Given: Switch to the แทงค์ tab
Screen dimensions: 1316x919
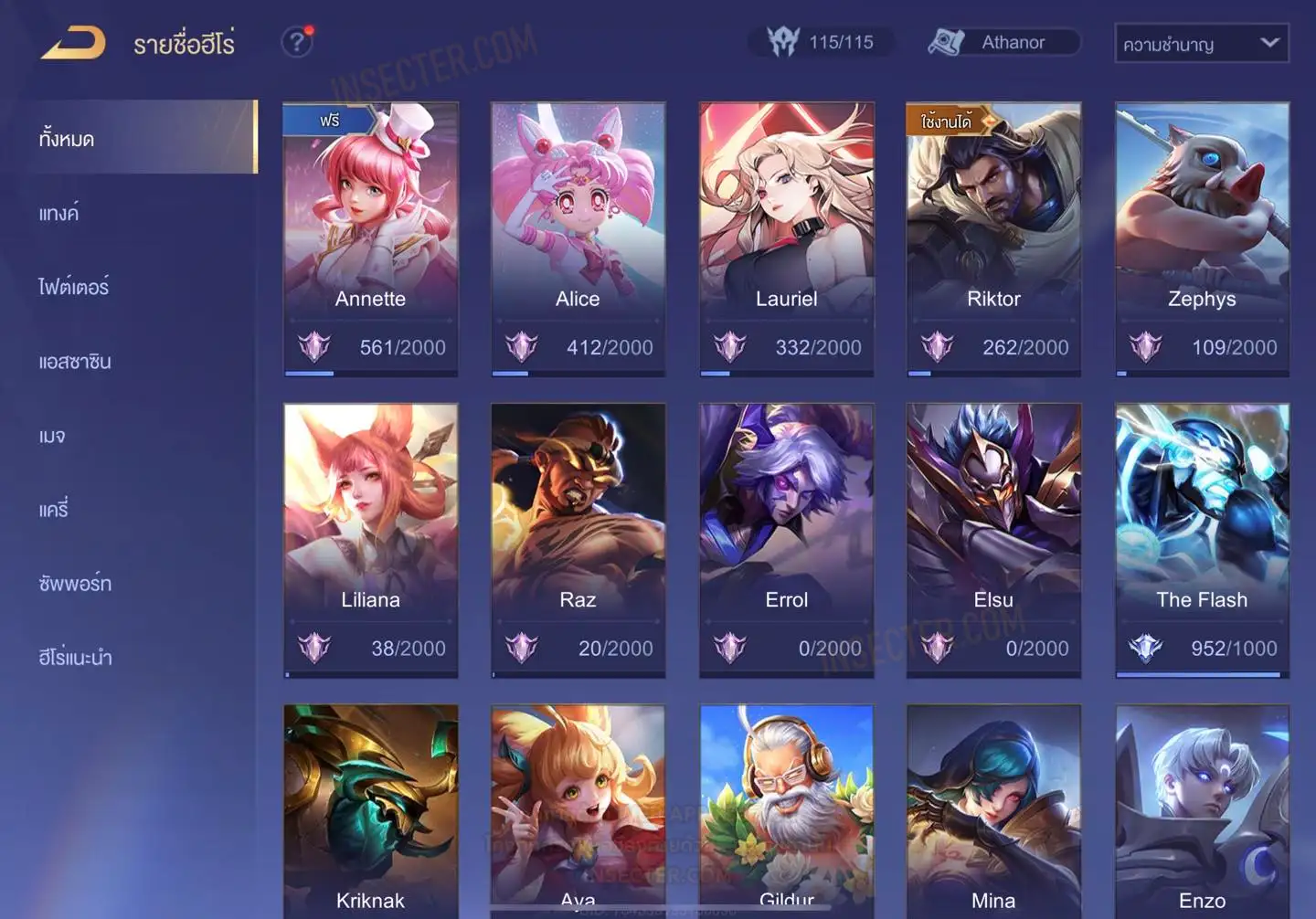Looking at the screenshot, I should (59, 214).
